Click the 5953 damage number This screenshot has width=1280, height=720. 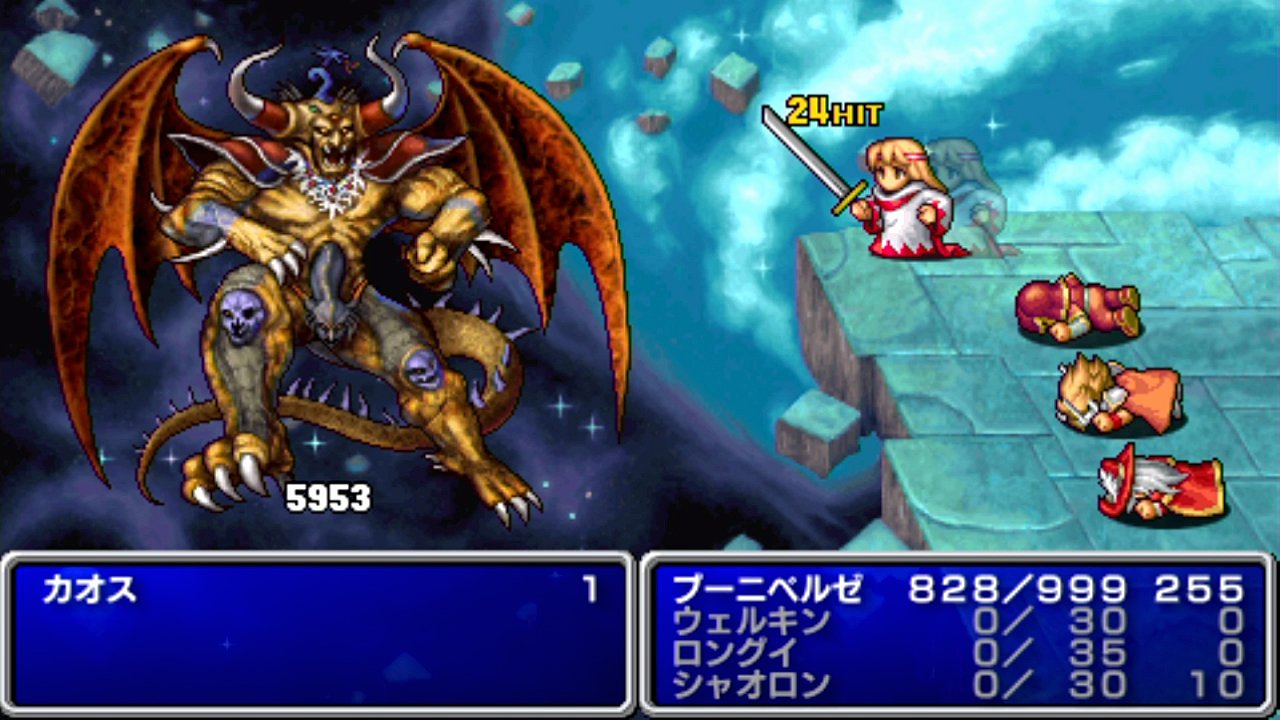pyautogui.click(x=328, y=494)
